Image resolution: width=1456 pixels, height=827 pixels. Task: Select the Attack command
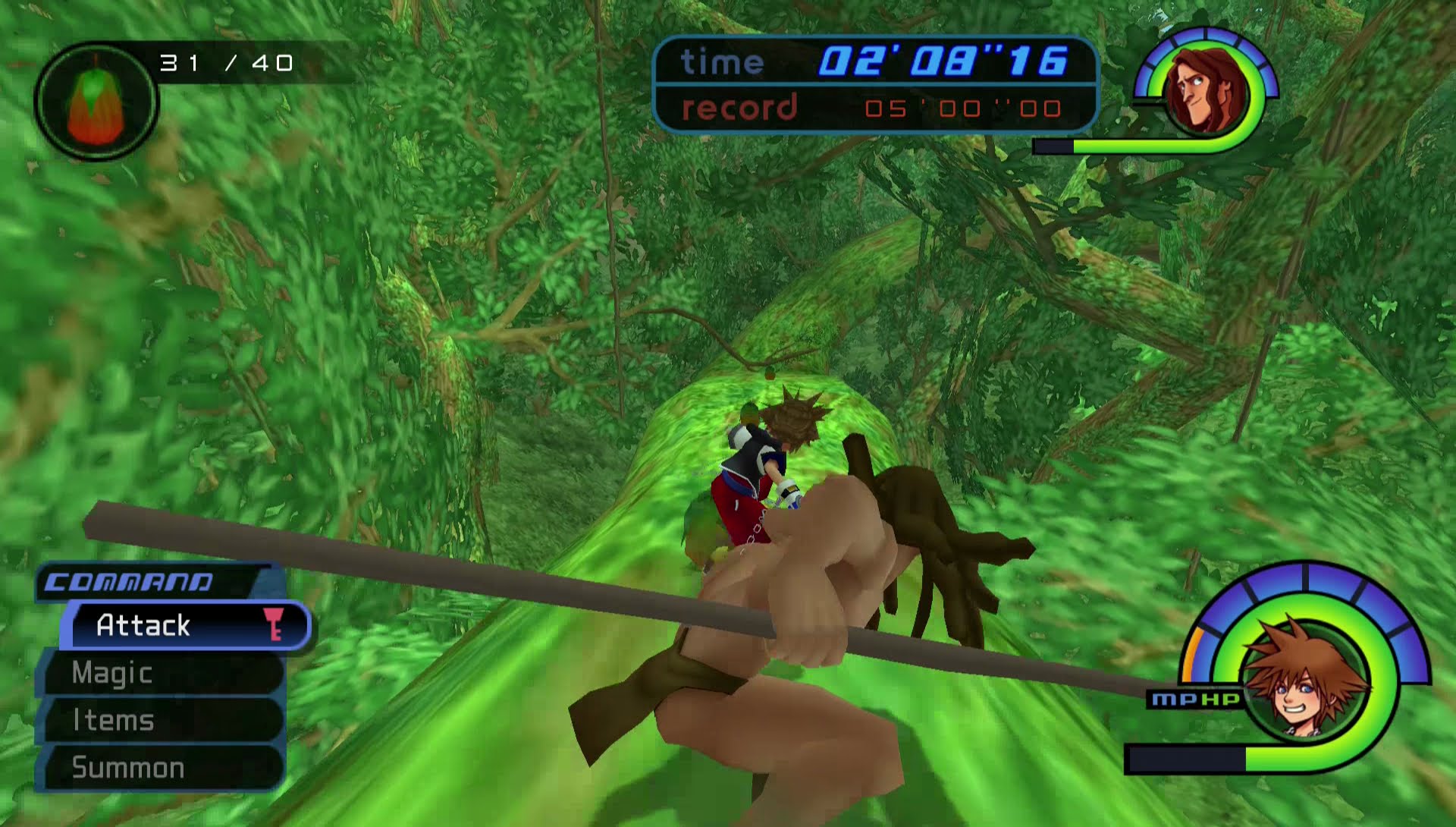(141, 625)
